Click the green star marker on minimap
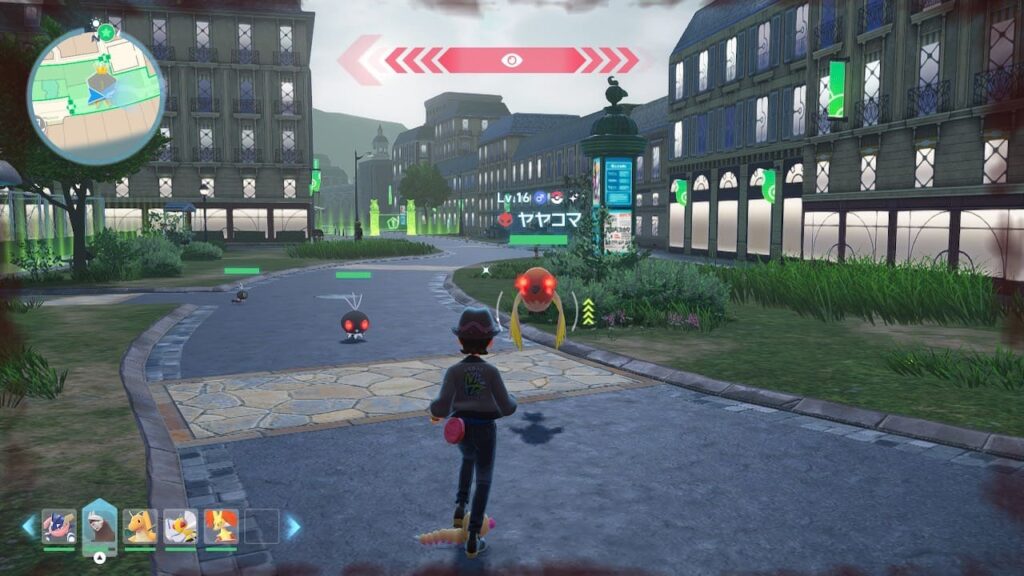 coord(106,33)
